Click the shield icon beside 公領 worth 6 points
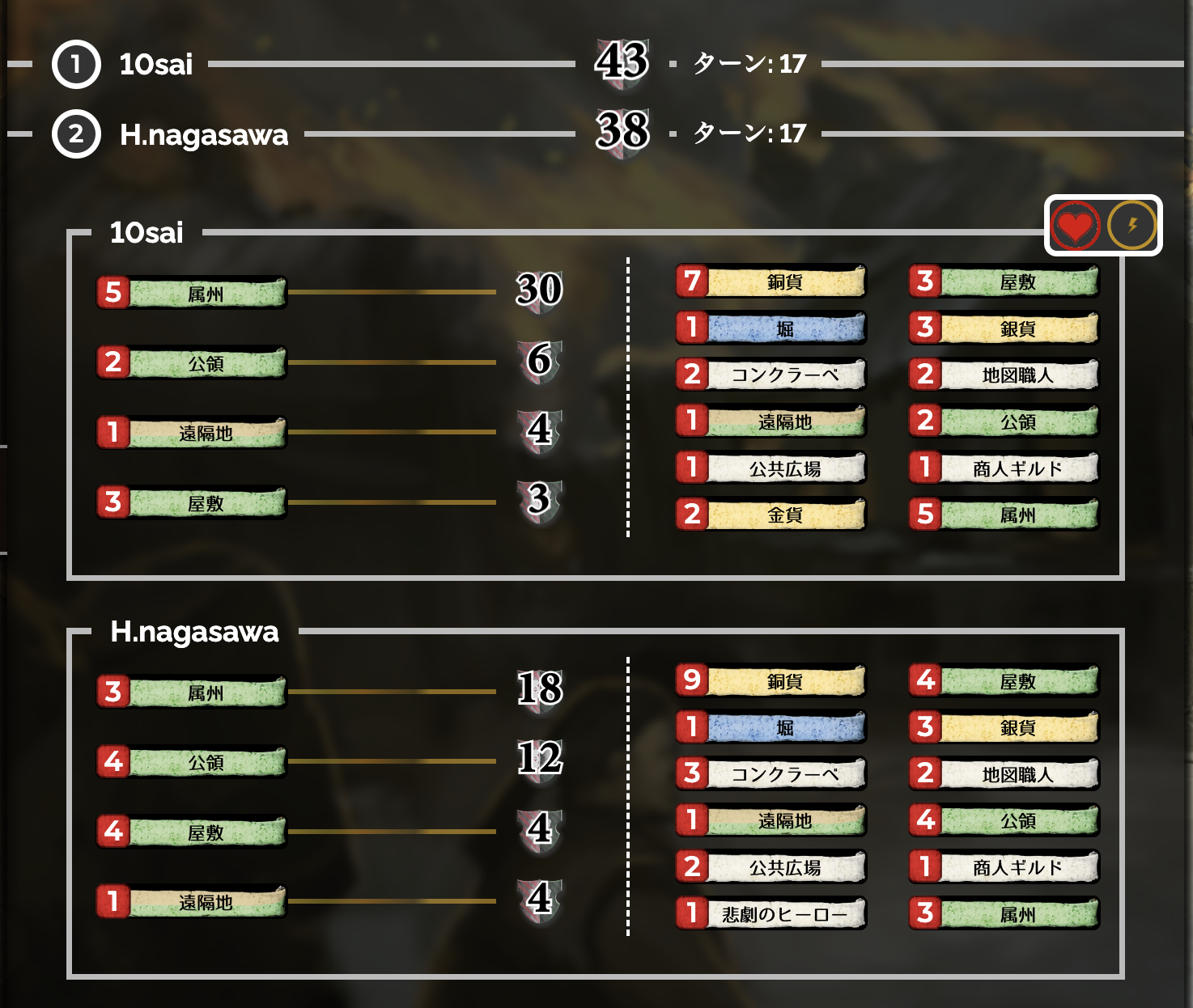The height and width of the screenshot is (1008, 1193). [538, 363]
